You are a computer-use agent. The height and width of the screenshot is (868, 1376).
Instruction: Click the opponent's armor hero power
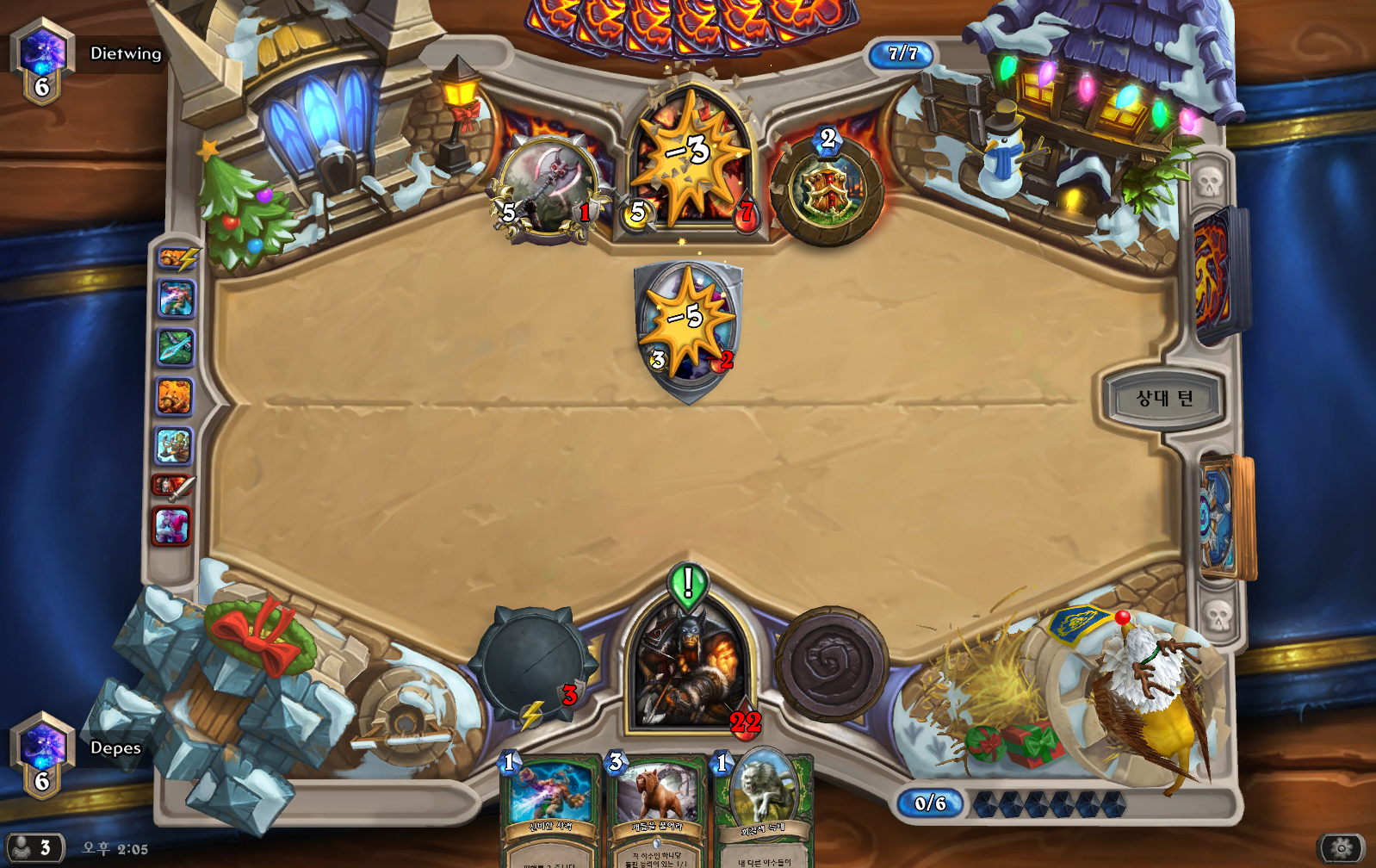pyautogui.click(x=827, y=189)
